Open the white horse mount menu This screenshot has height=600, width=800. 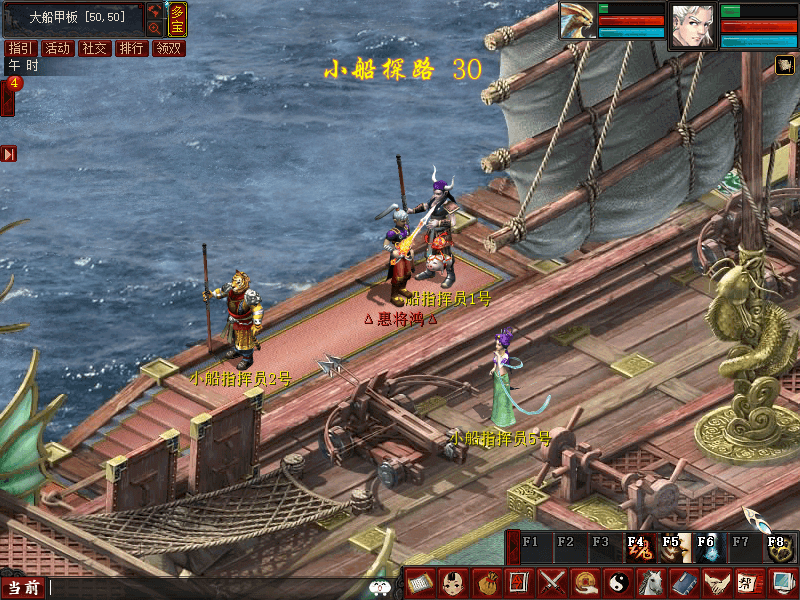point(650,581)
